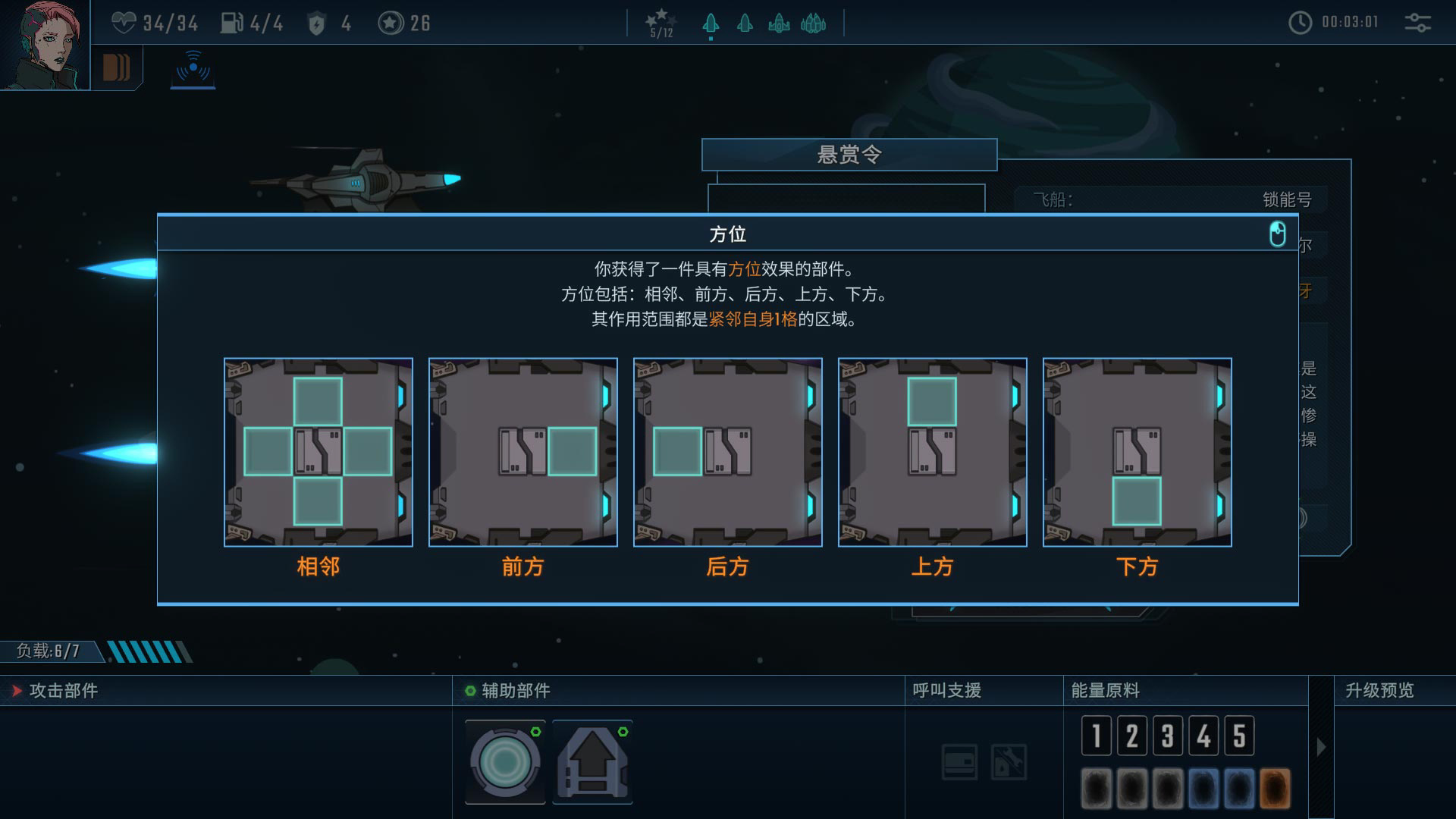Click the 悬赏令 bounty header
The image size is (1456, 819).
[x=849, y=155]
